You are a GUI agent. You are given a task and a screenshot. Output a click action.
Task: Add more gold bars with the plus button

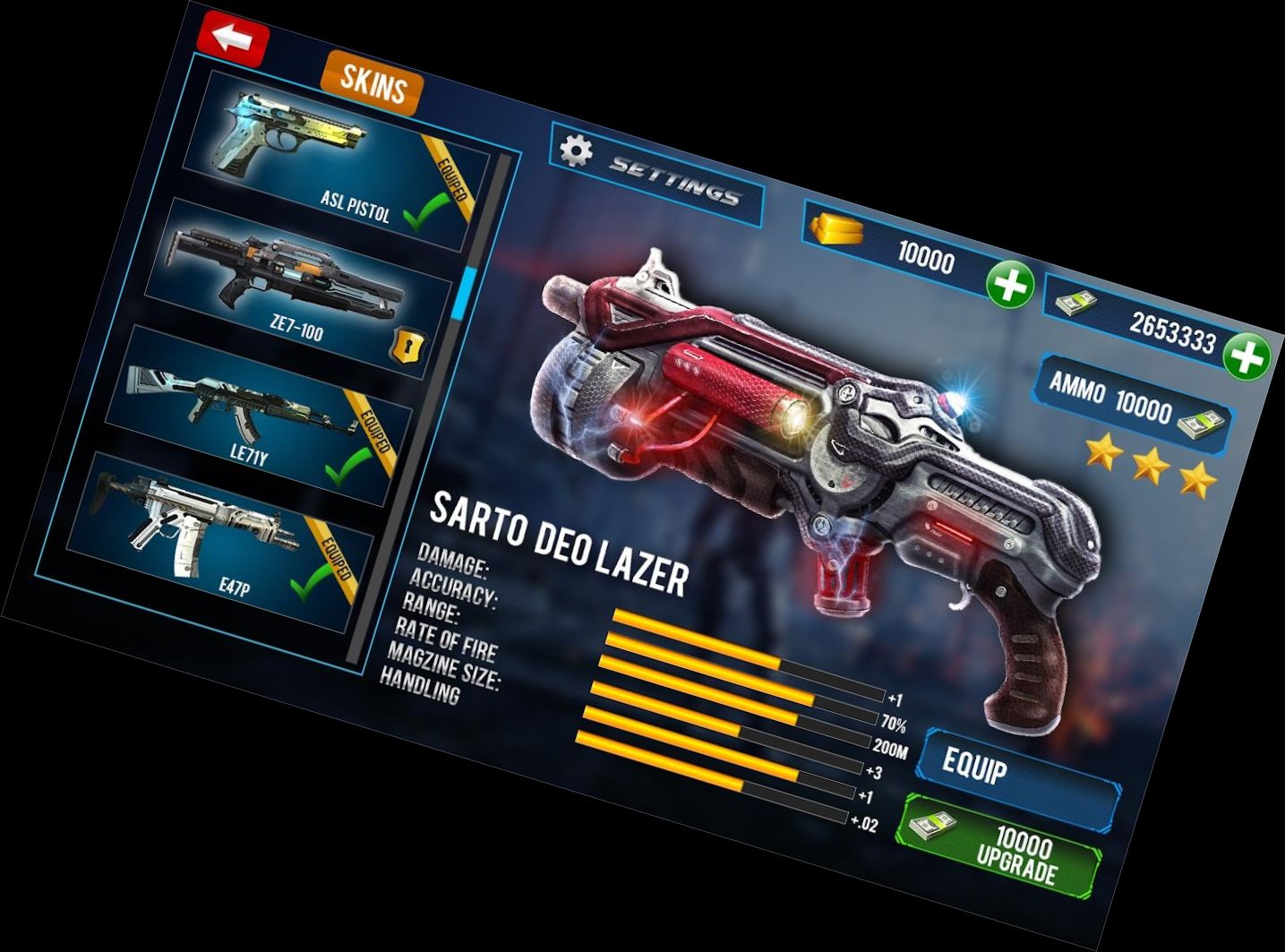1009,287
